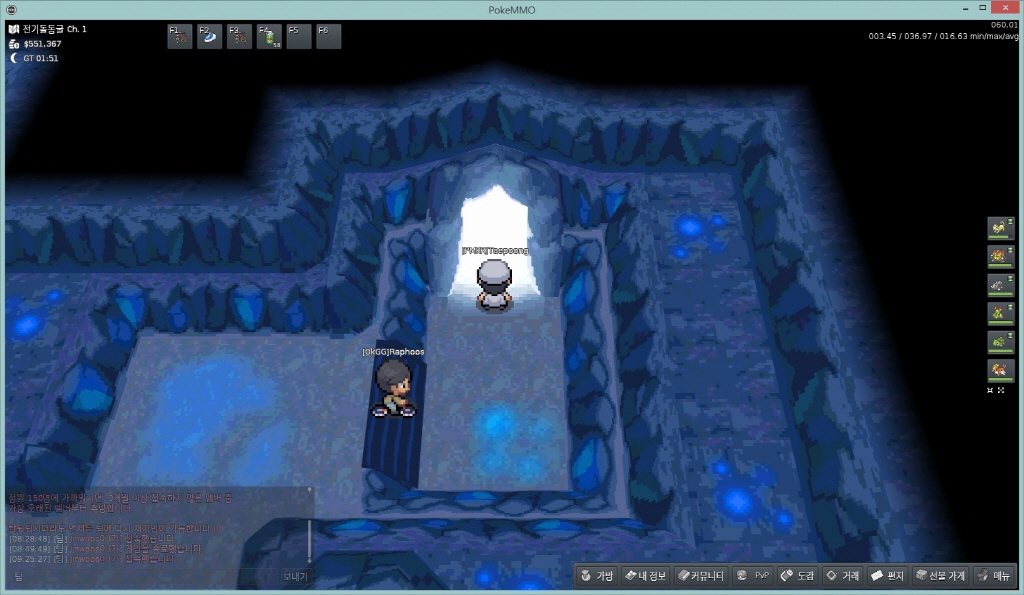Screen dimensions: 1024x595
Task: Open the 내 정보 trainer info panel
Action: point(645,576)
